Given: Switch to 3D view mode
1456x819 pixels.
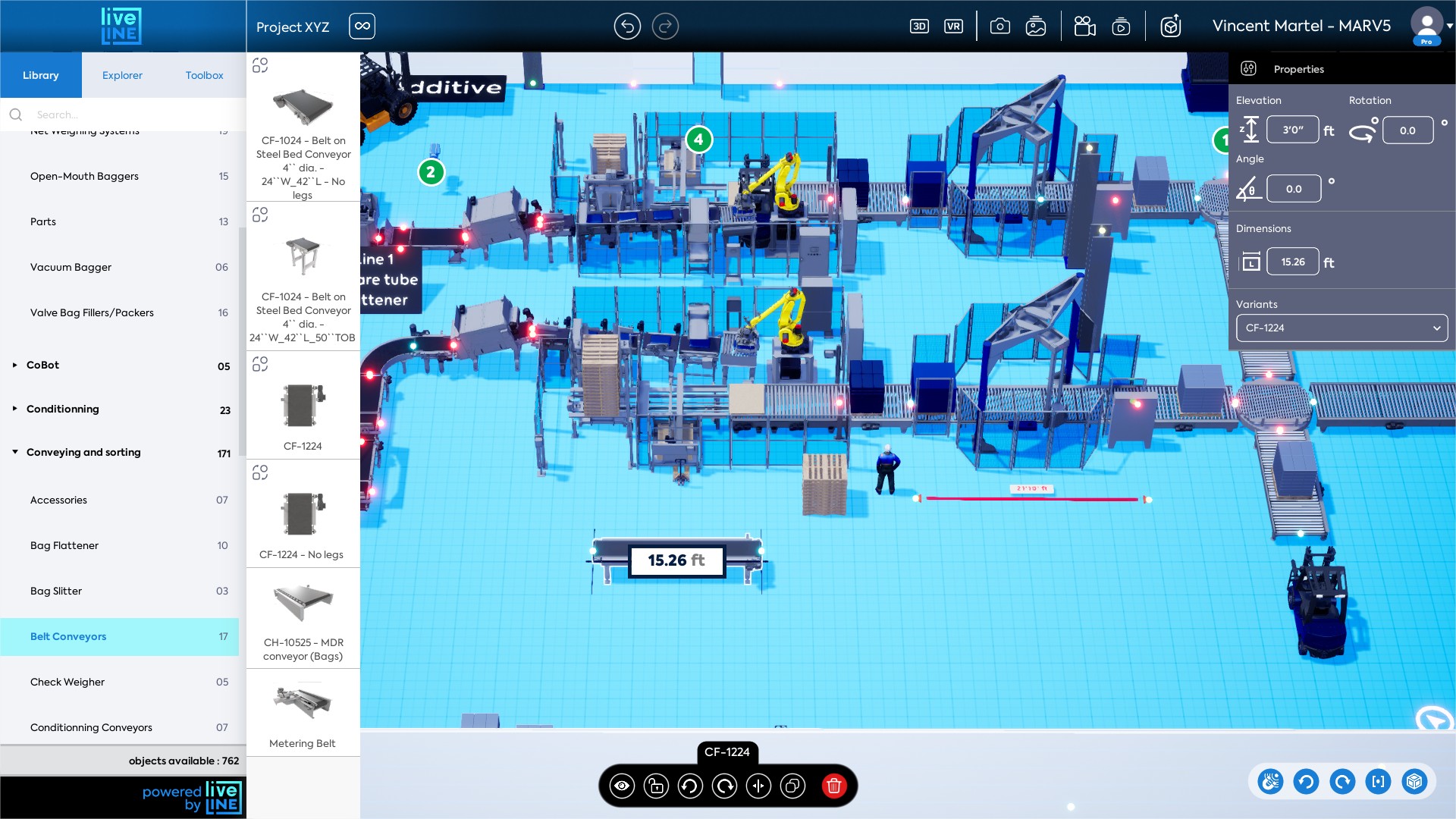Looking at the screenshot, I should (920, 25).
